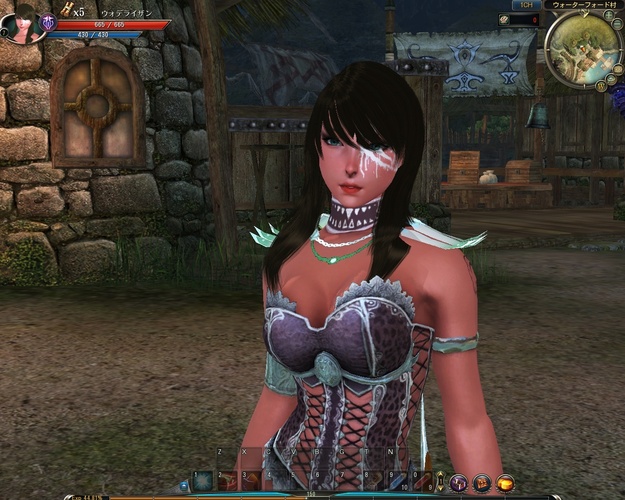Click the small blue button left of hotbar
Screen dimensions: 625x500
pyautogui.click(x=184, y=486)
